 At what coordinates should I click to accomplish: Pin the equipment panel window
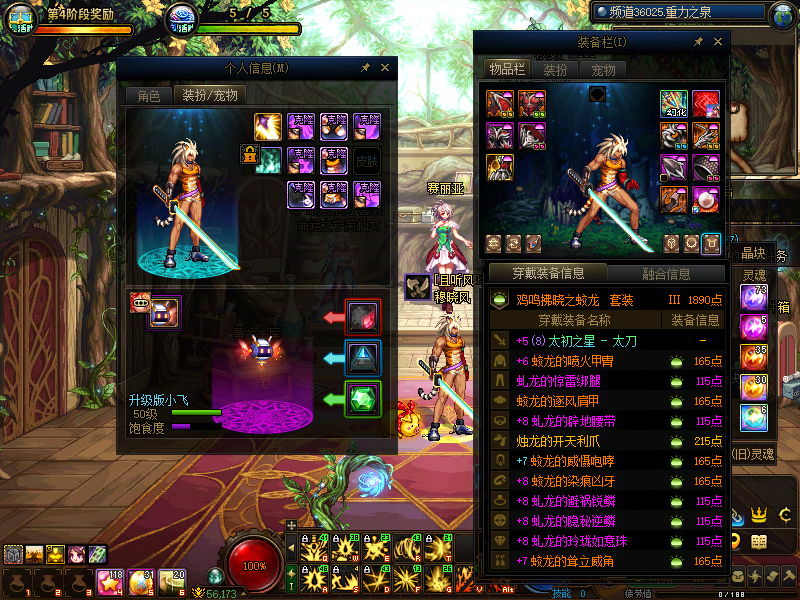697,42
